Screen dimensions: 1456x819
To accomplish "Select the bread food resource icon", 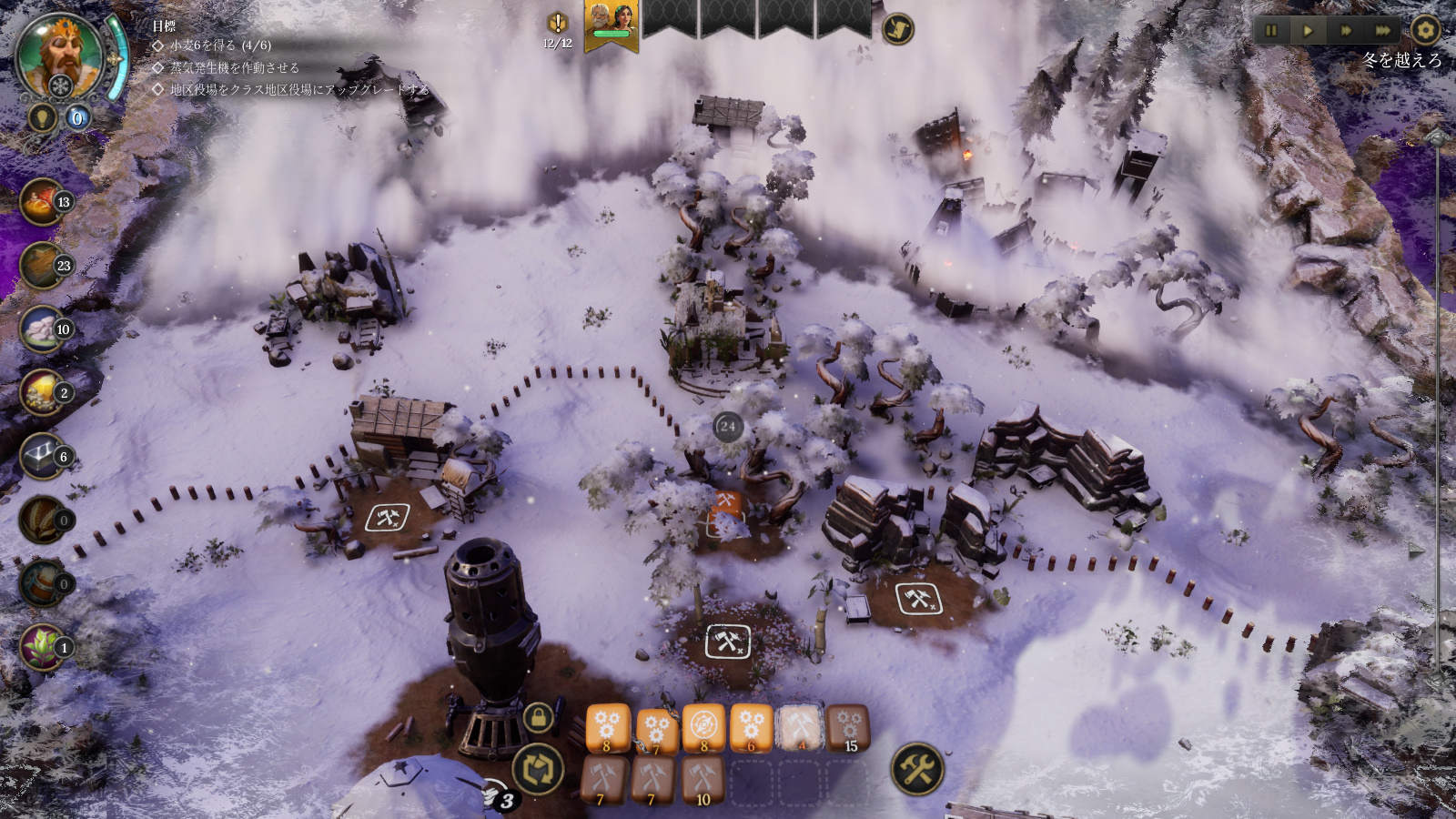I will (43, 202).
